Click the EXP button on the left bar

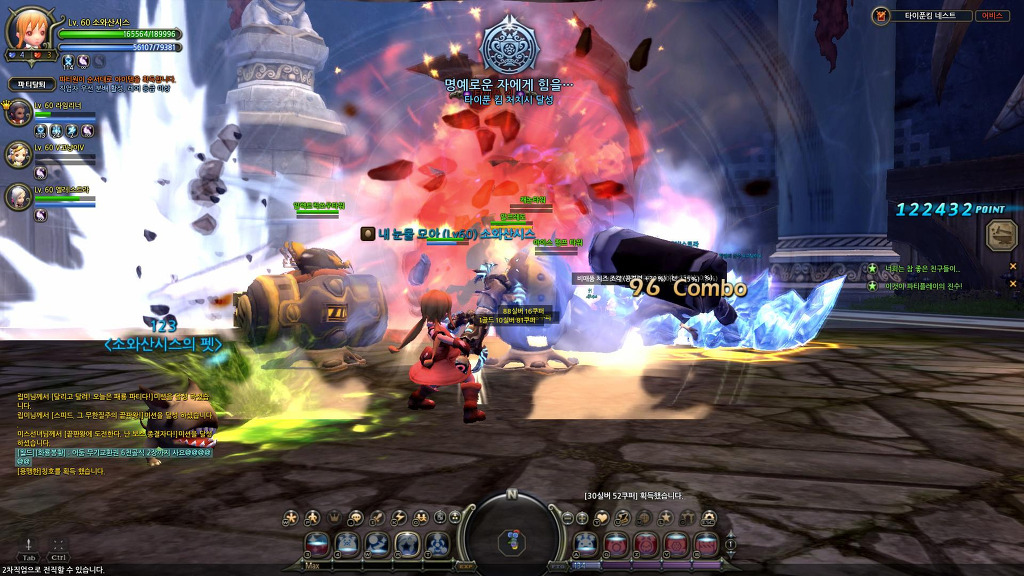pyautogui.click(x=468, y=566)
